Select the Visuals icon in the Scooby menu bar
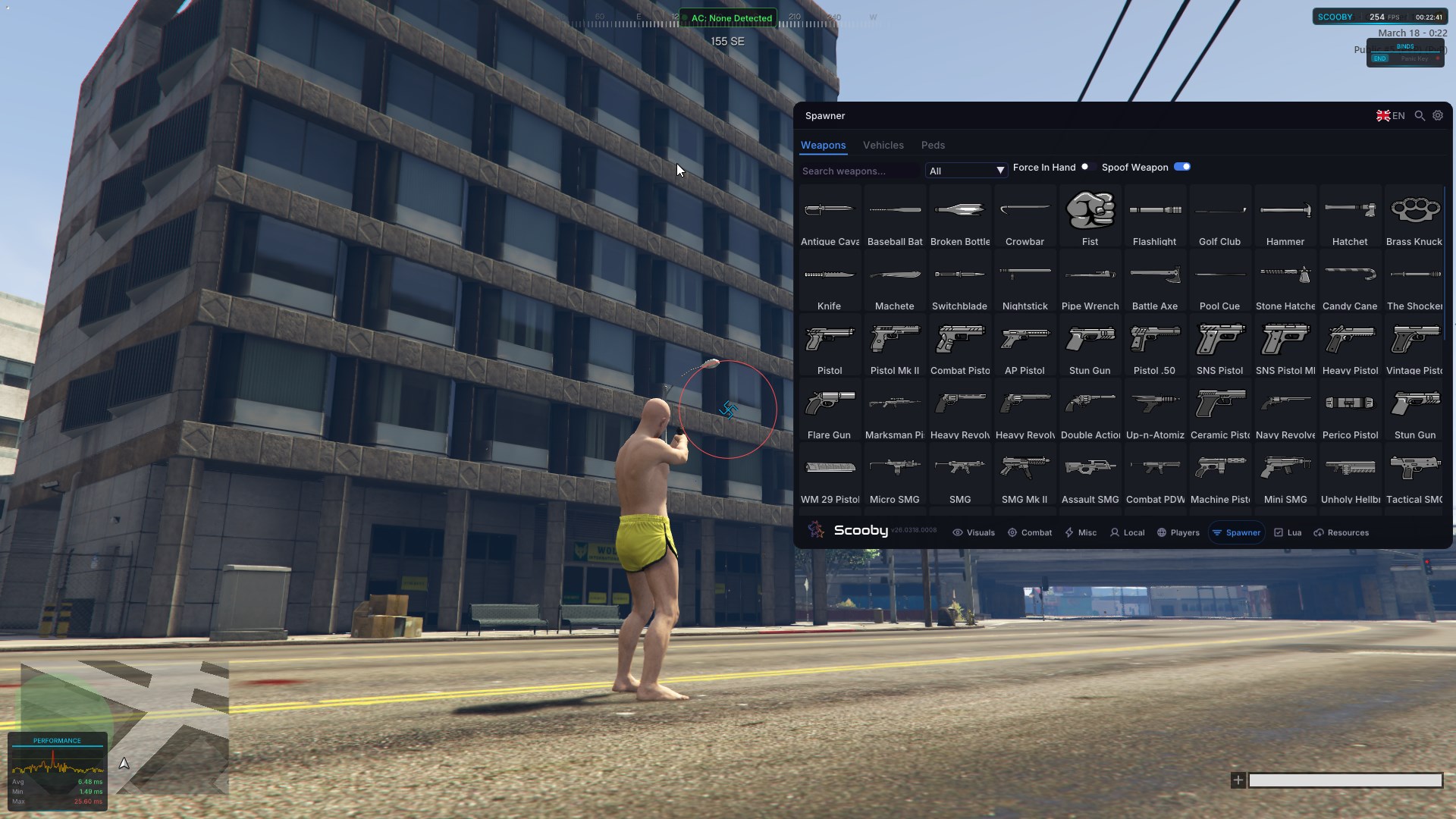Image resolution: width=1456 pixels, height=819 pixels. coord(974,532)
